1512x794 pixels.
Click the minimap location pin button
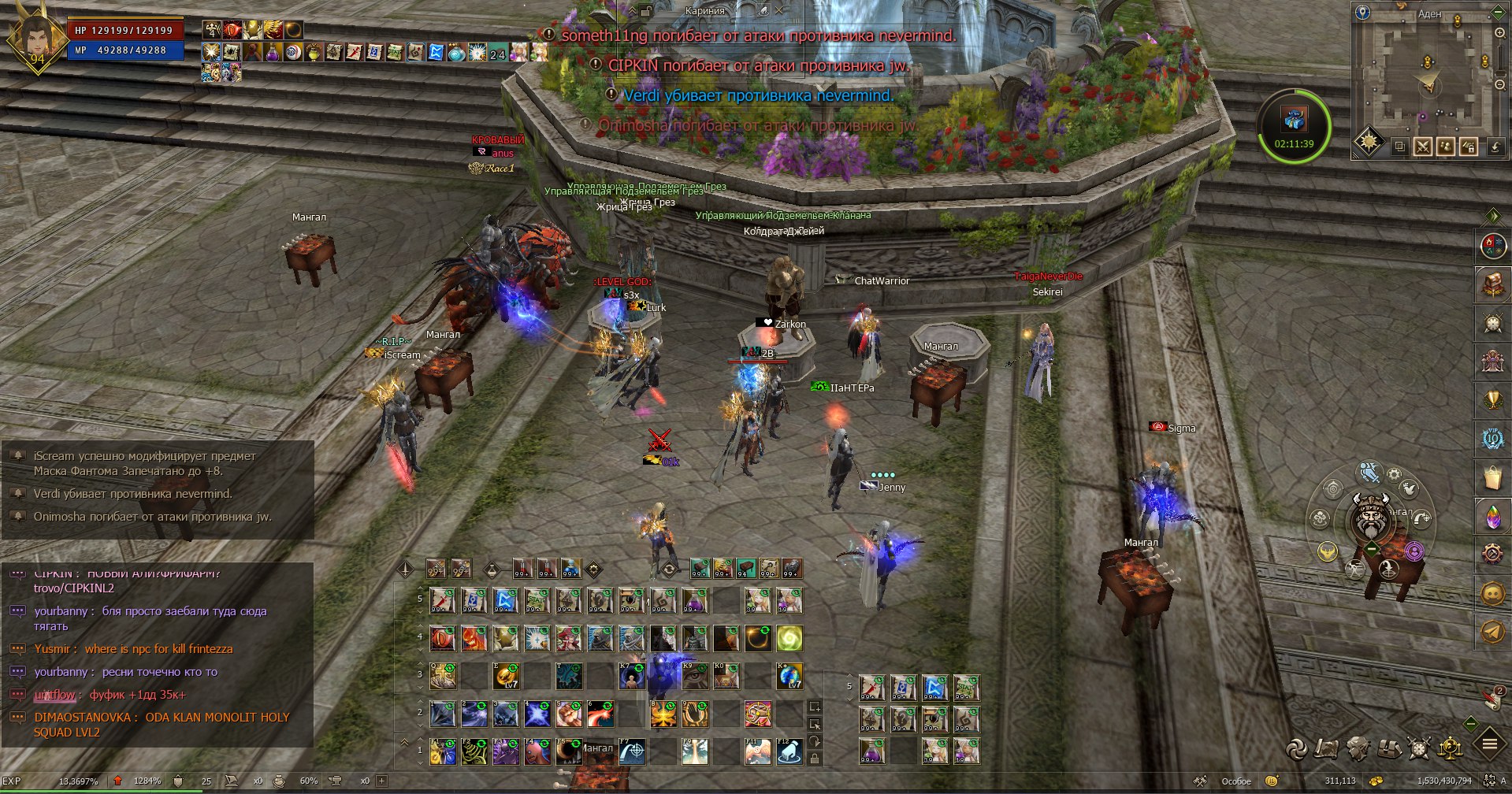pos(1362,13)
